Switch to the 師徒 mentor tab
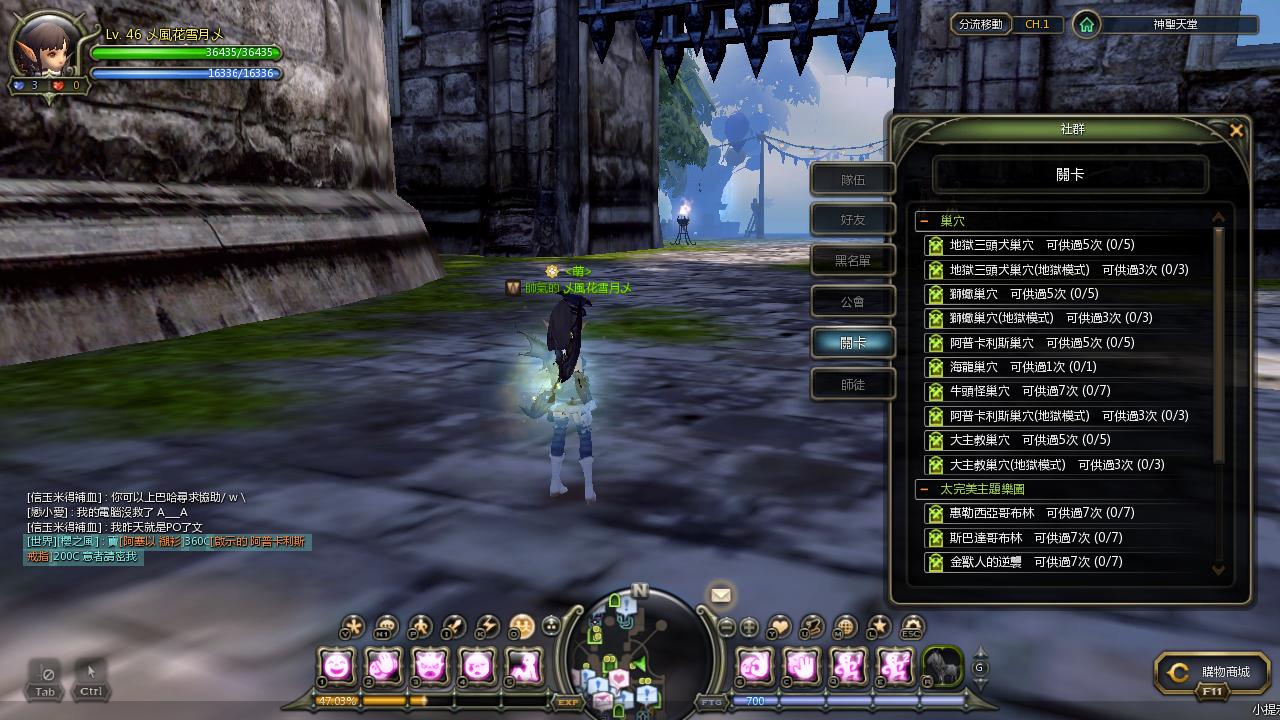This screenshot has height=720, width=1280. [x=852, y=384]
